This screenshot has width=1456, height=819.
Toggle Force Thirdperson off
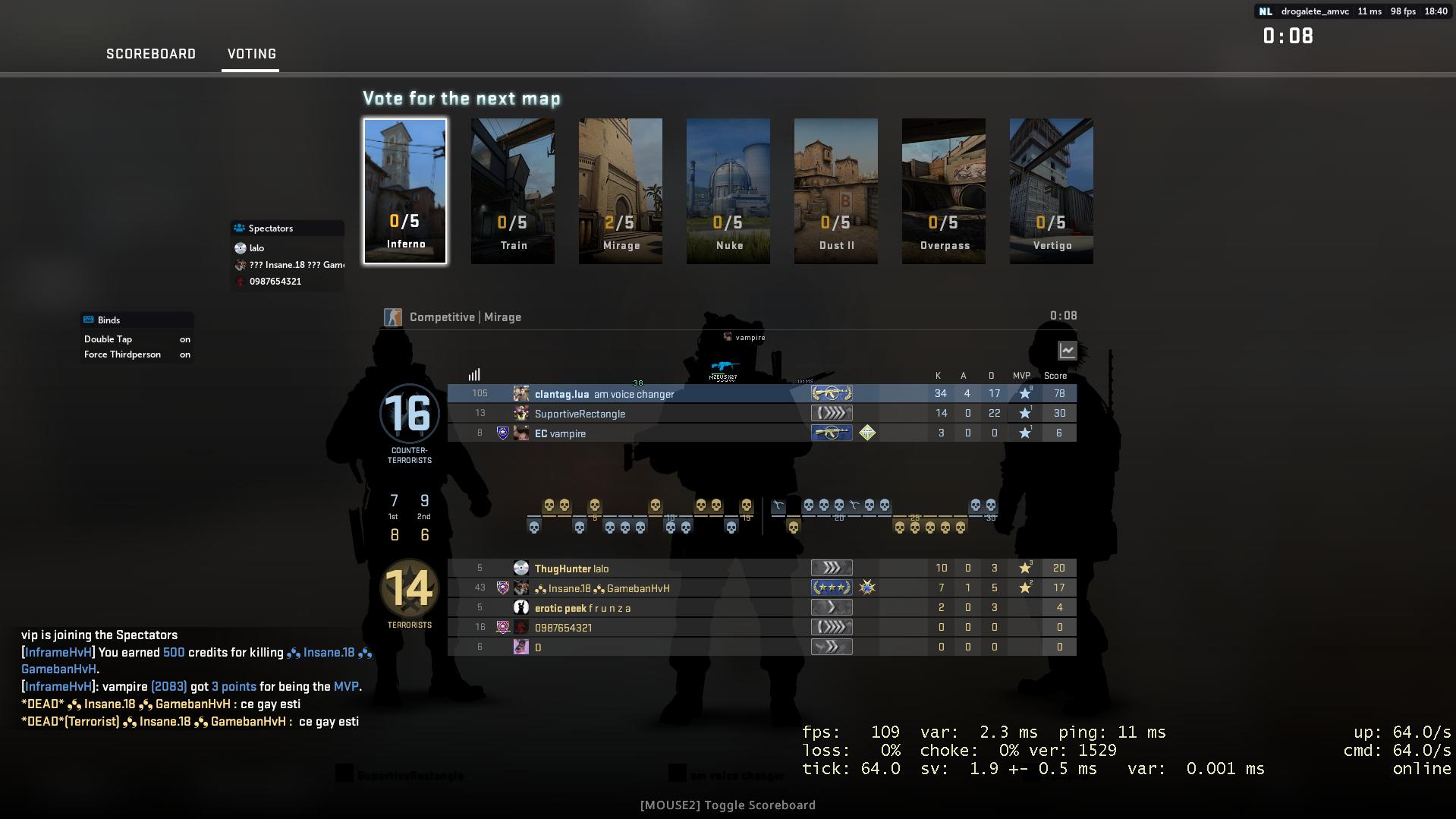184,354
